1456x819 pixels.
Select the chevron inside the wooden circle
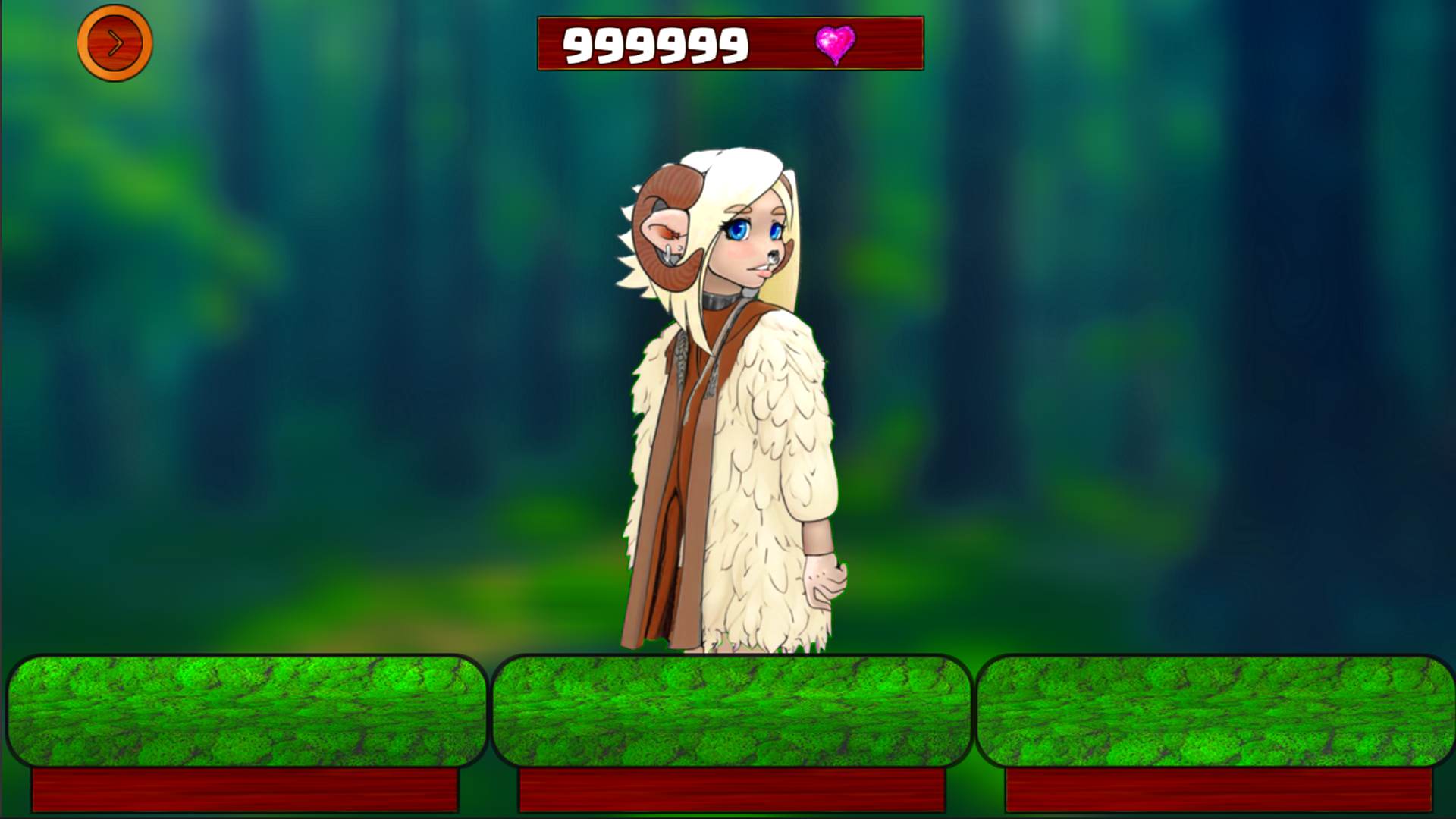point(115,43)
